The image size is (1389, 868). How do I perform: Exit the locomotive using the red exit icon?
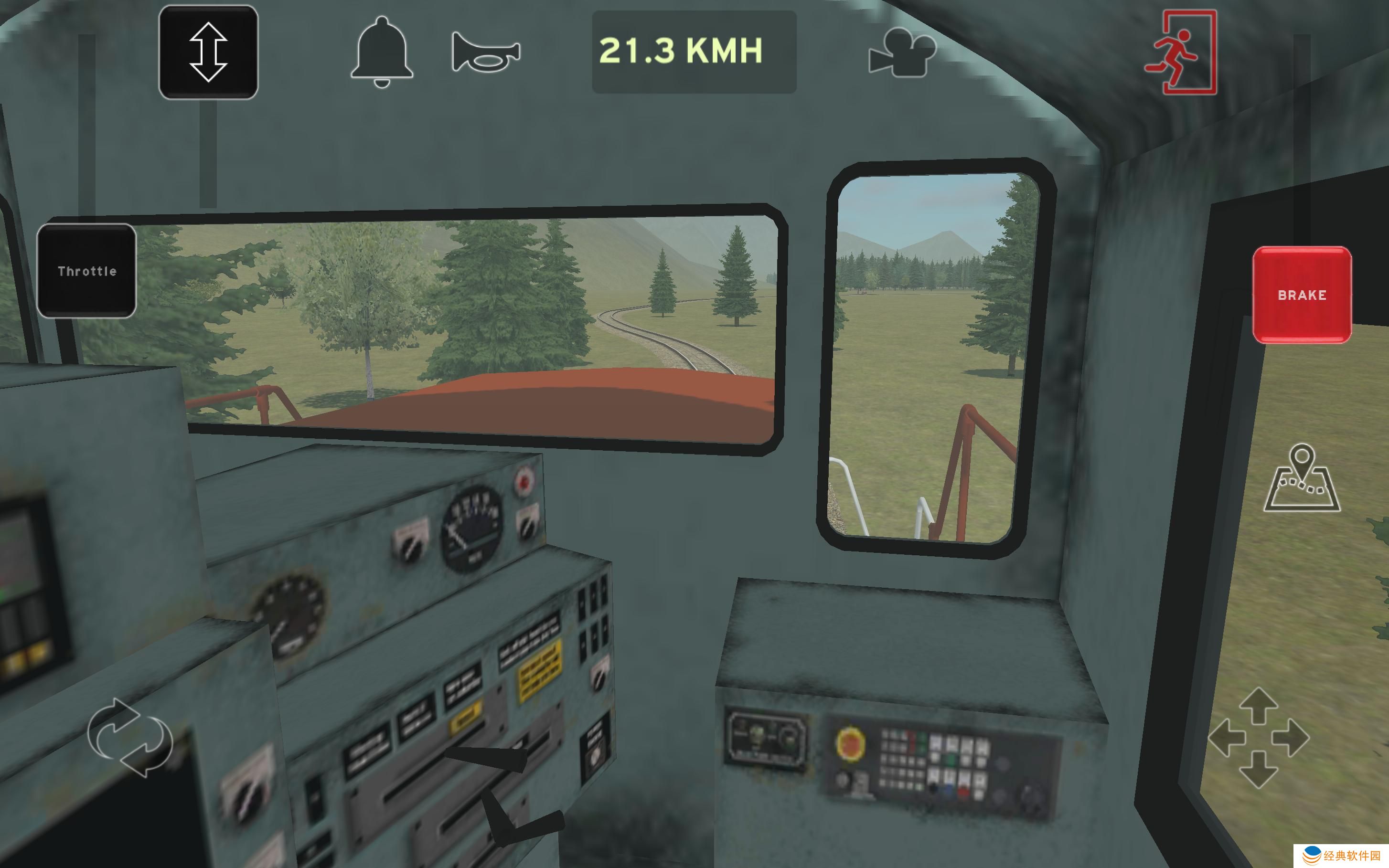coord(1181,52)
